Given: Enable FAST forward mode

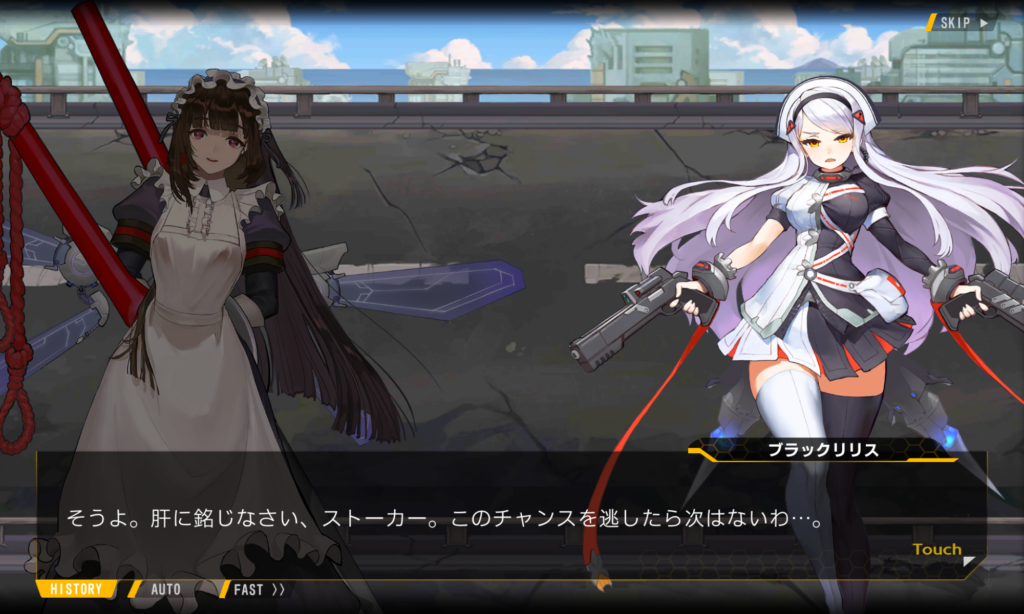Looking at the screenshot, I should (x=258, y=589).
